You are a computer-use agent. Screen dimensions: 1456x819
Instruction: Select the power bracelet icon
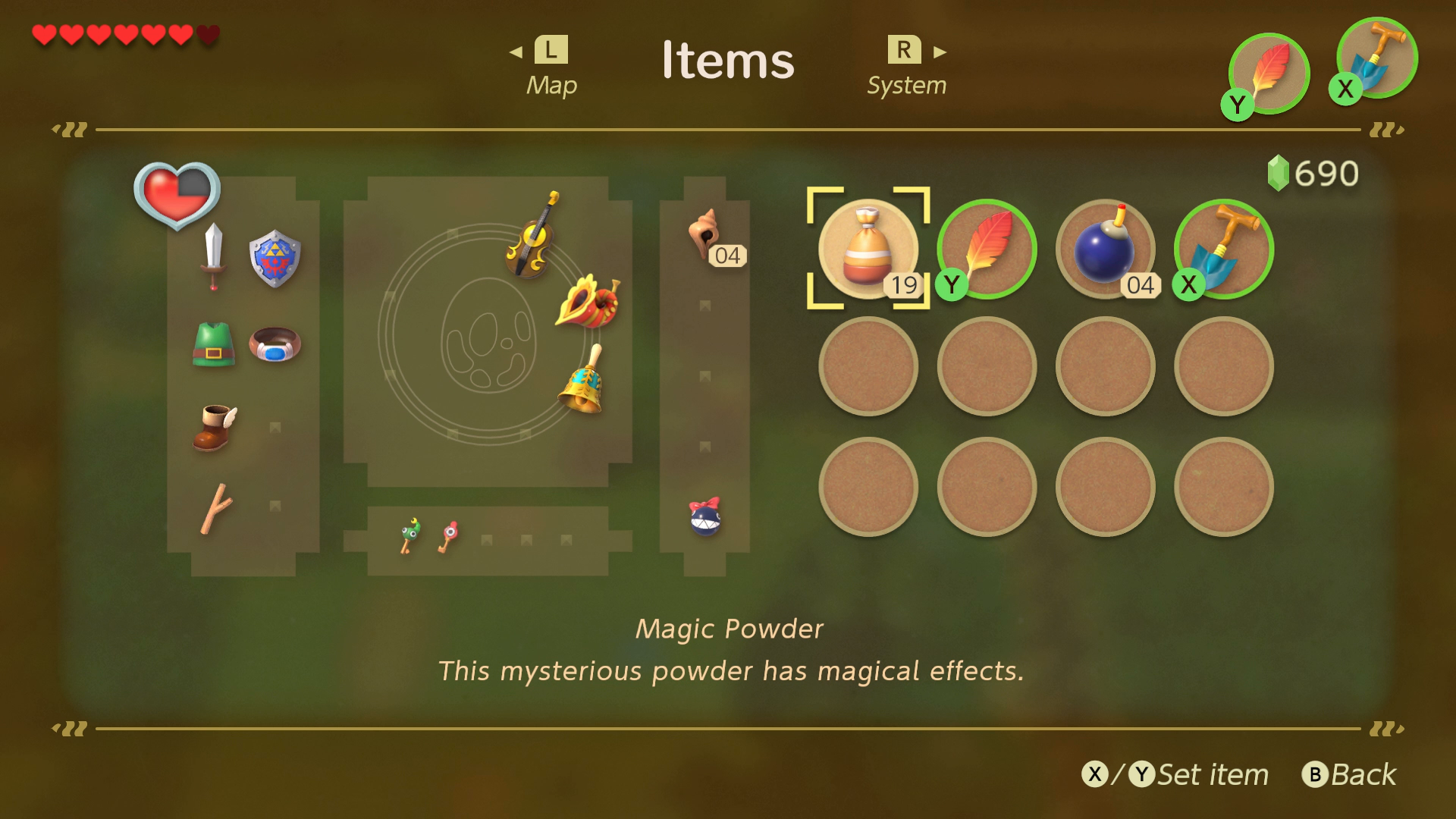point(275,344)
